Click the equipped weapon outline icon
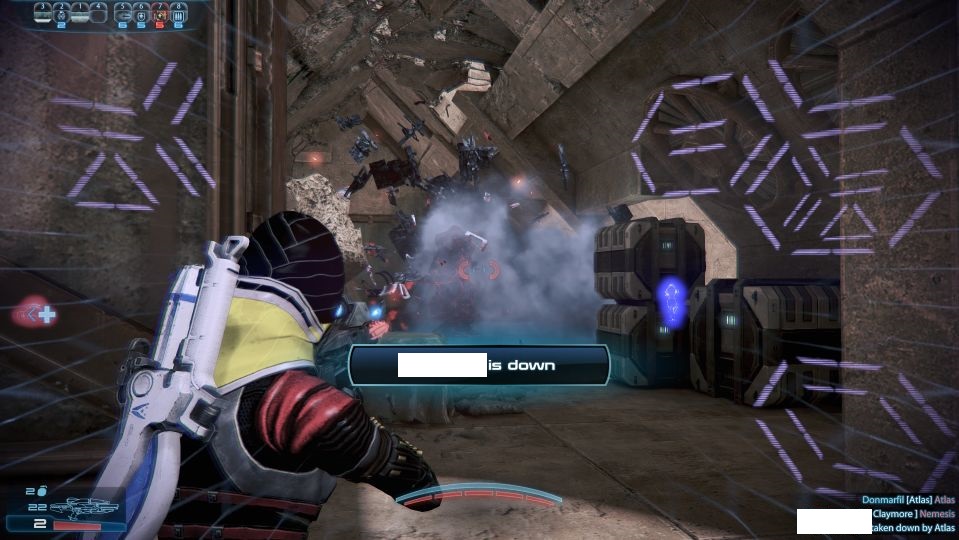Image resolution: width=959 pixels, height=540 pixels. [x=83, y=508]
